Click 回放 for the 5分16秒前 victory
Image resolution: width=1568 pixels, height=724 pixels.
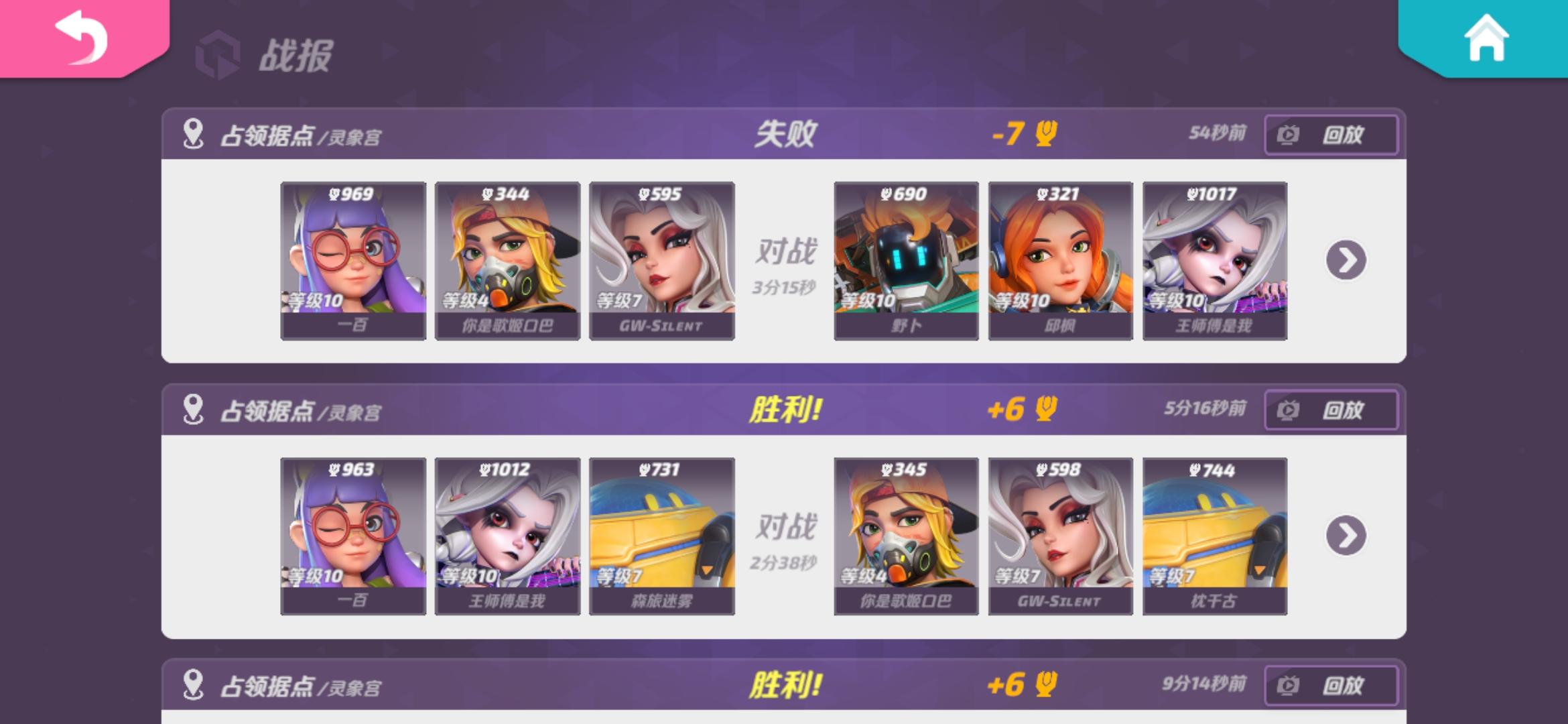pos(1330,409)
